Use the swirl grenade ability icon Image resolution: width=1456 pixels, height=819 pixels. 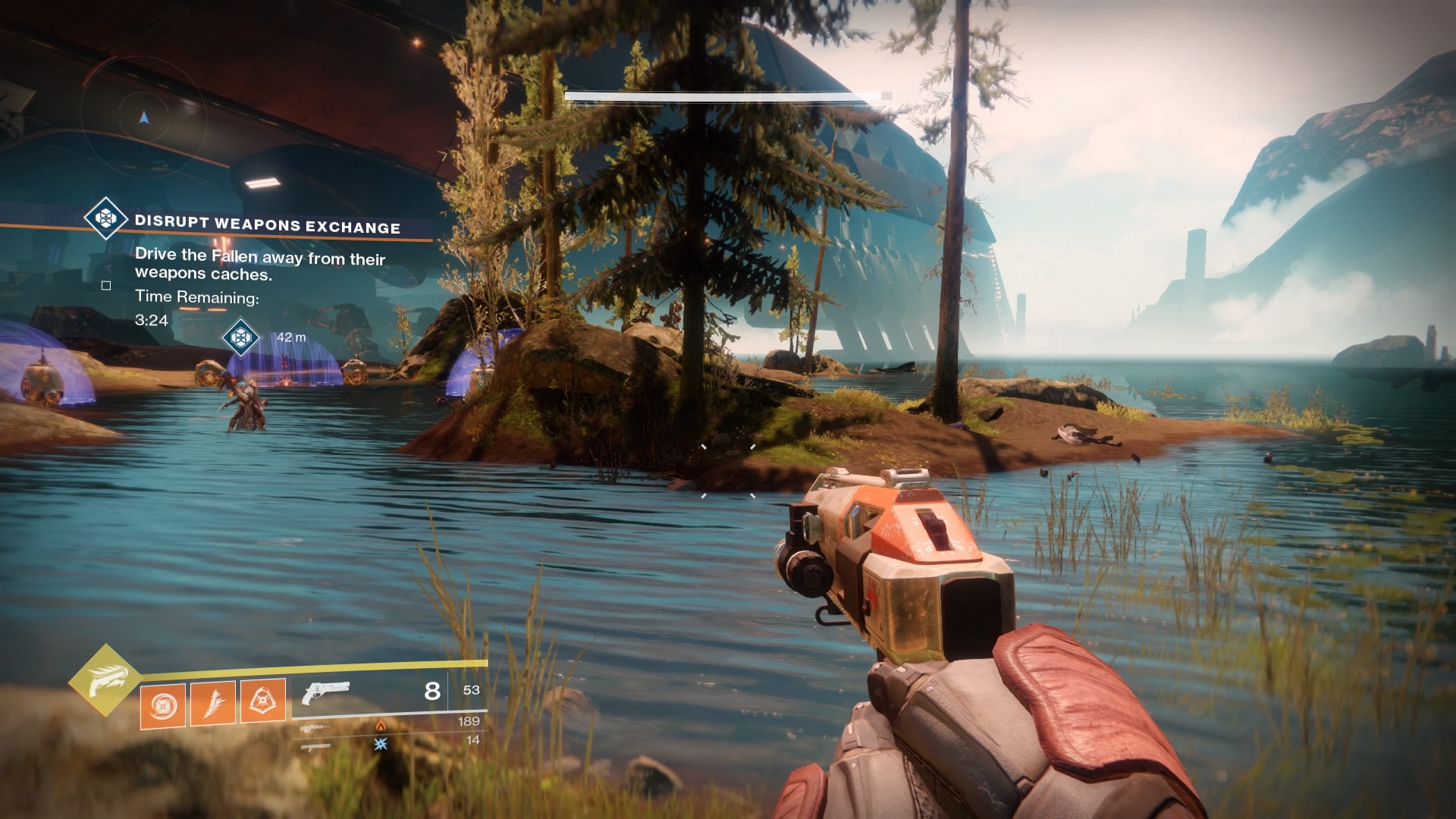pyautogui.click(x=163, y=704)
